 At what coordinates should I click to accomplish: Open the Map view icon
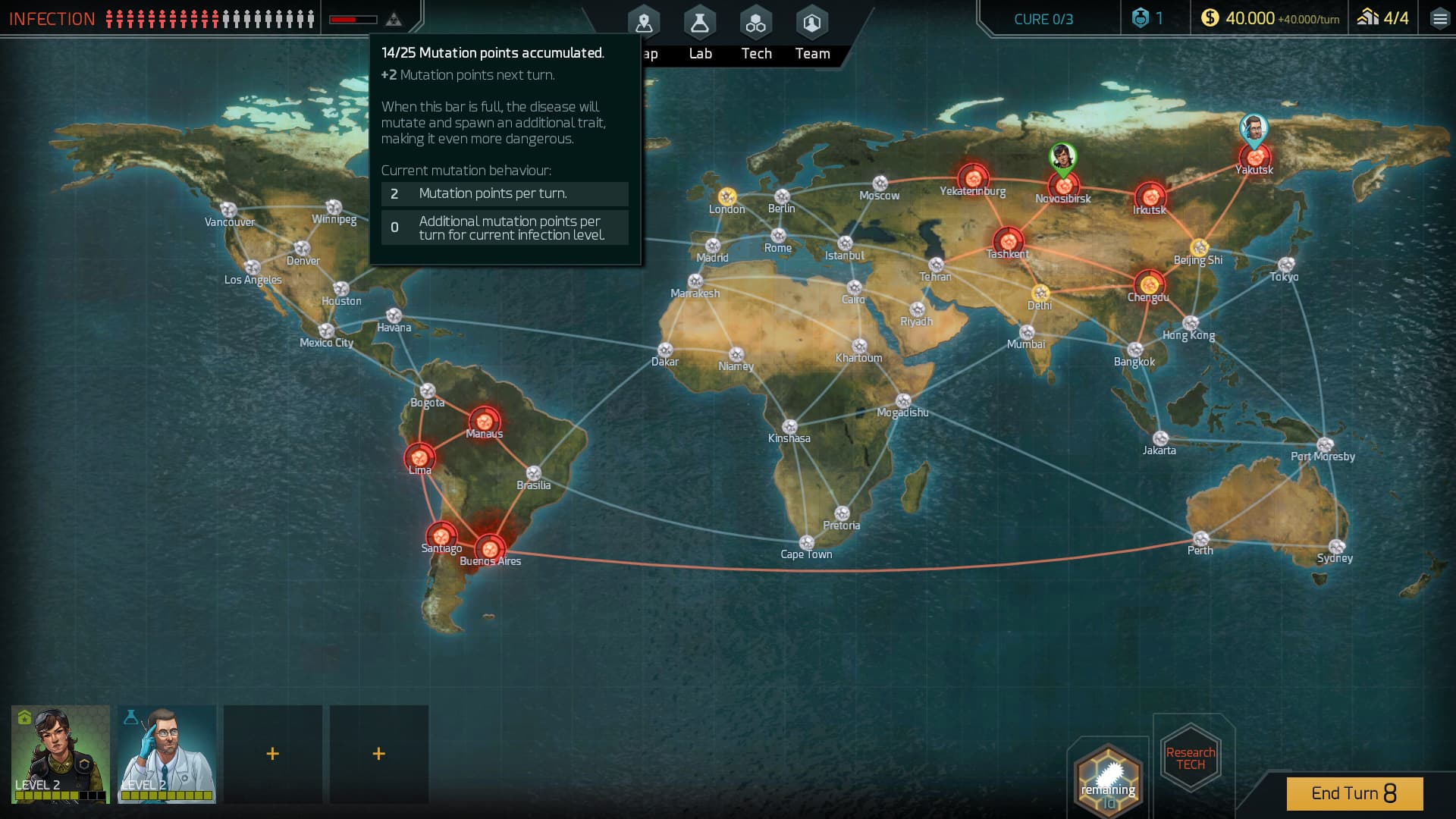[643, 23]
